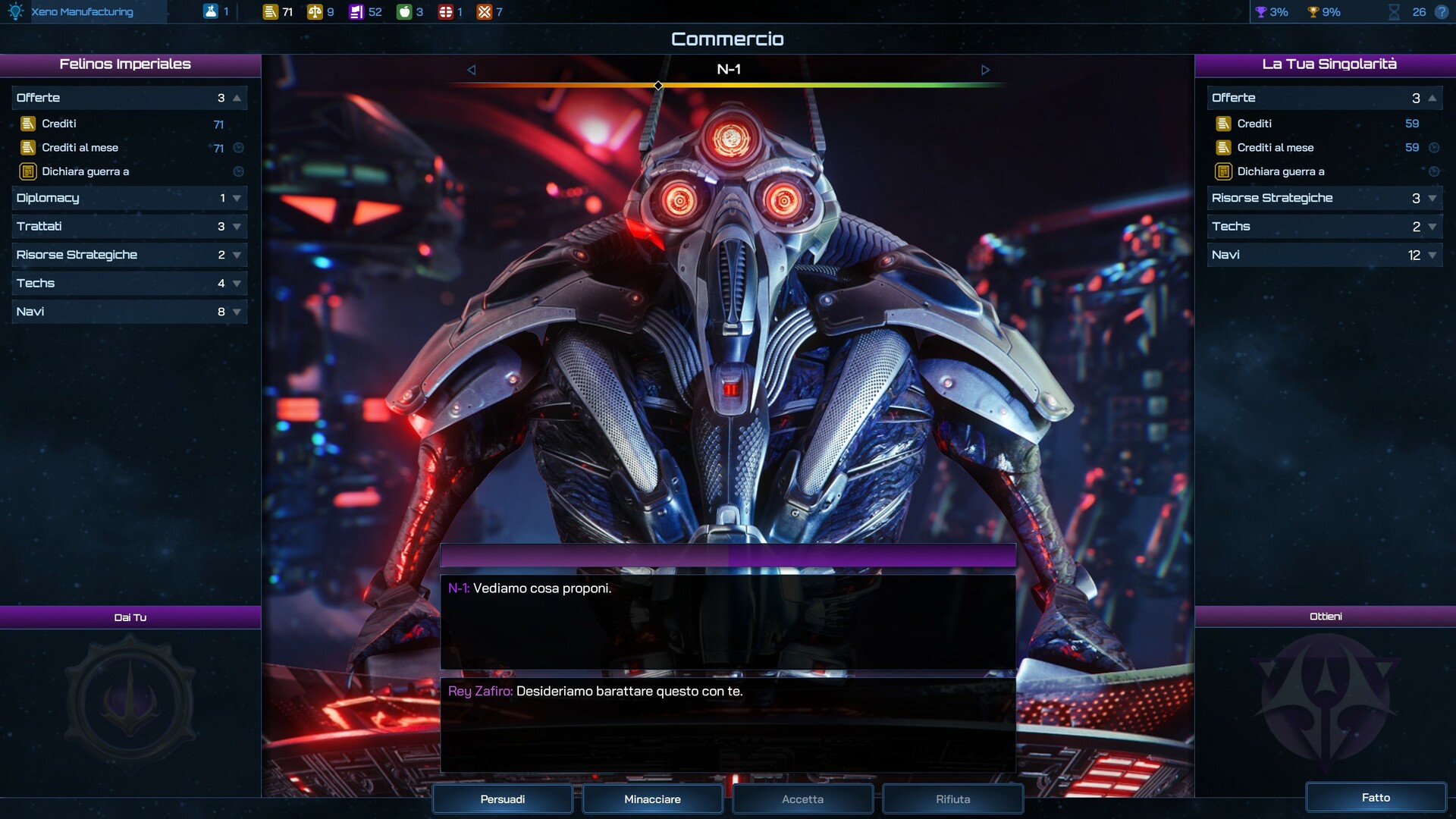The width and height of the screenshot is (1456, 819).
Task: Show Felinos Imperiales' Navi list
Action: 129,312
